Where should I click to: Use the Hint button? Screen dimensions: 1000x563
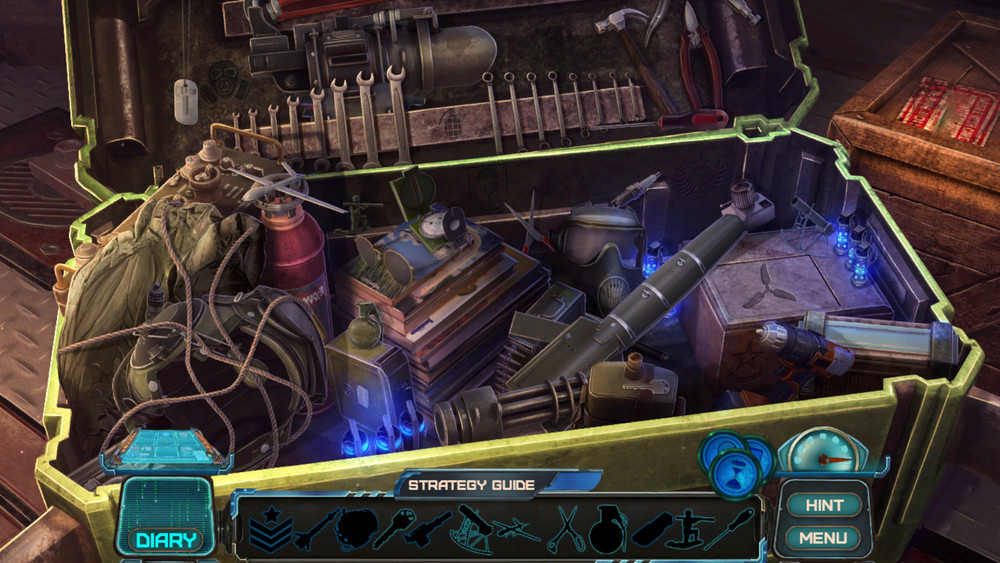click(x=824, y=506)
